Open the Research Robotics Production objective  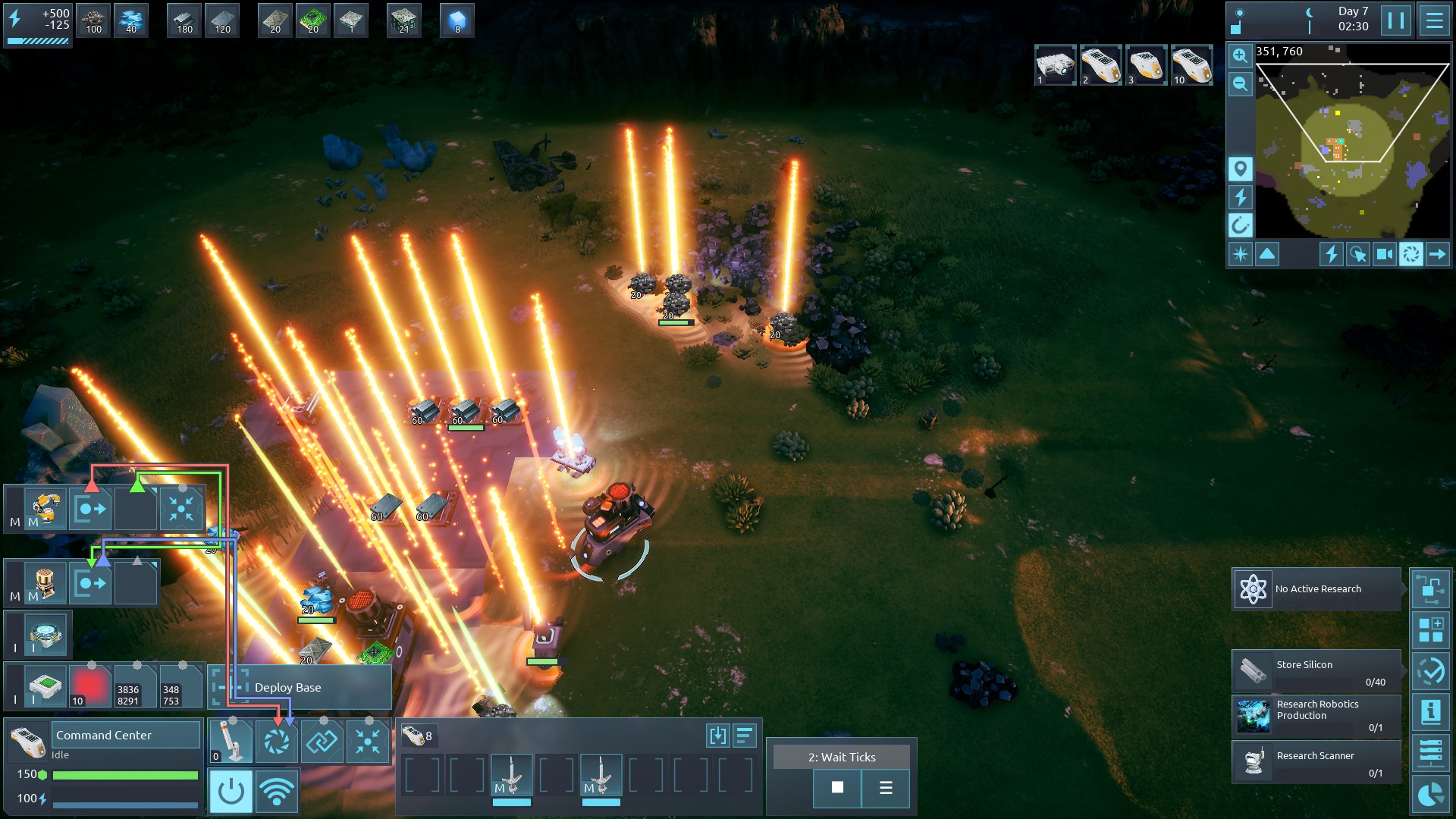tap(1316, 715)
